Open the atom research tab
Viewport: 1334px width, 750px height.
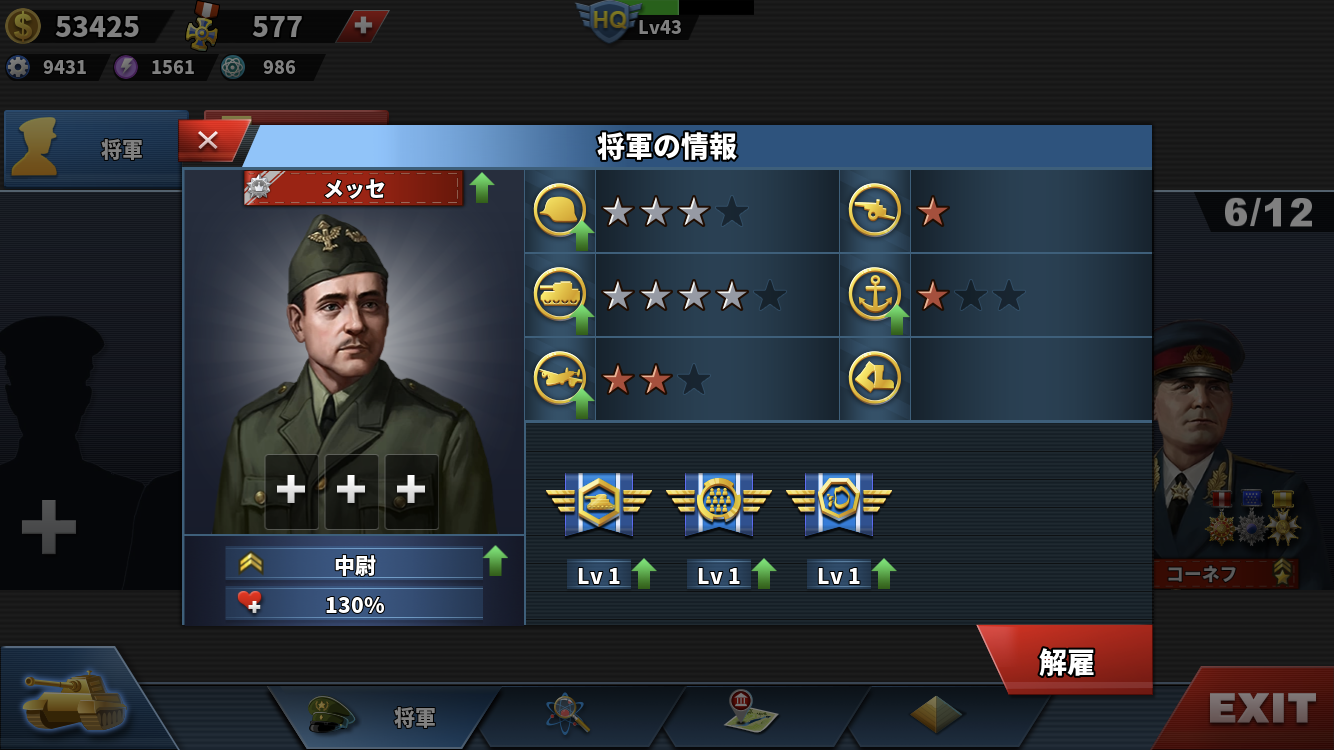pos(569,714)
